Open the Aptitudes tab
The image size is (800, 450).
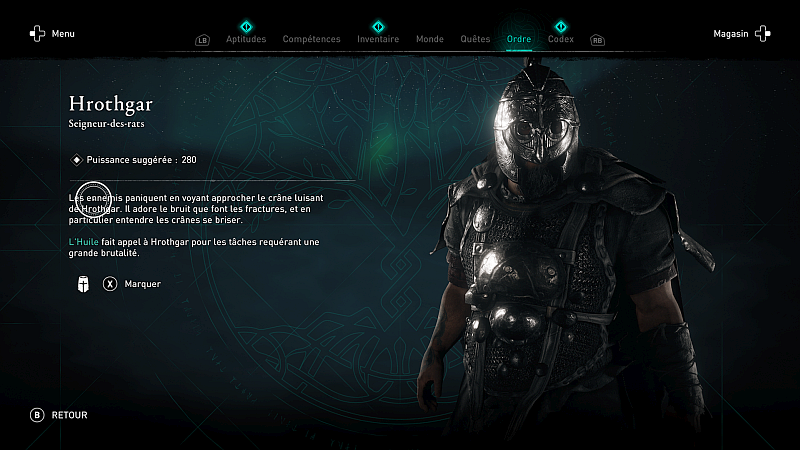pos(246,39)
